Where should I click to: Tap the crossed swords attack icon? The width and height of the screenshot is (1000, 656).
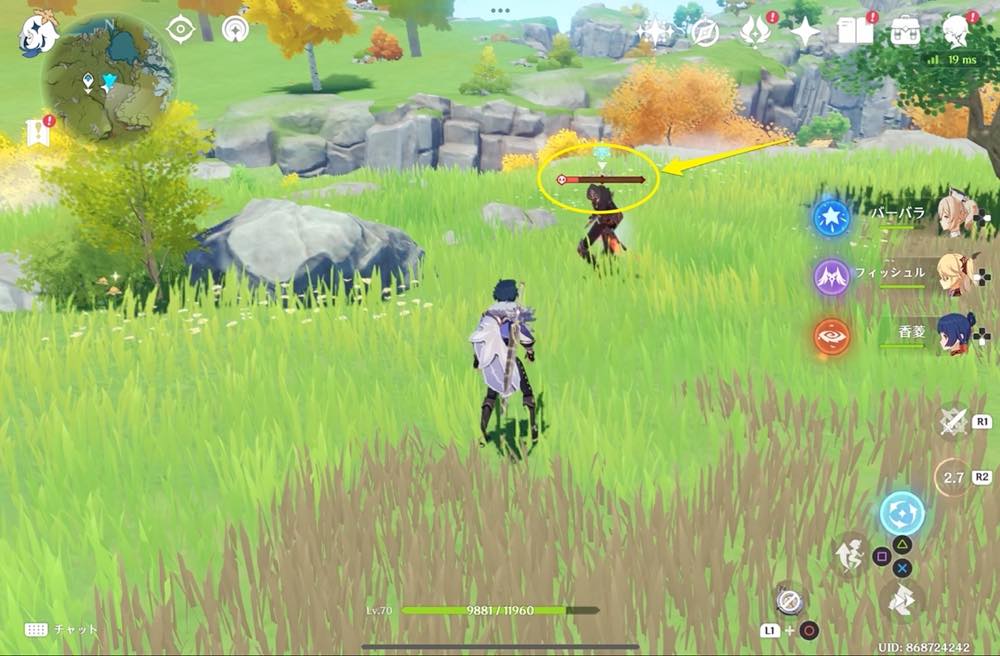pos(953,421)
